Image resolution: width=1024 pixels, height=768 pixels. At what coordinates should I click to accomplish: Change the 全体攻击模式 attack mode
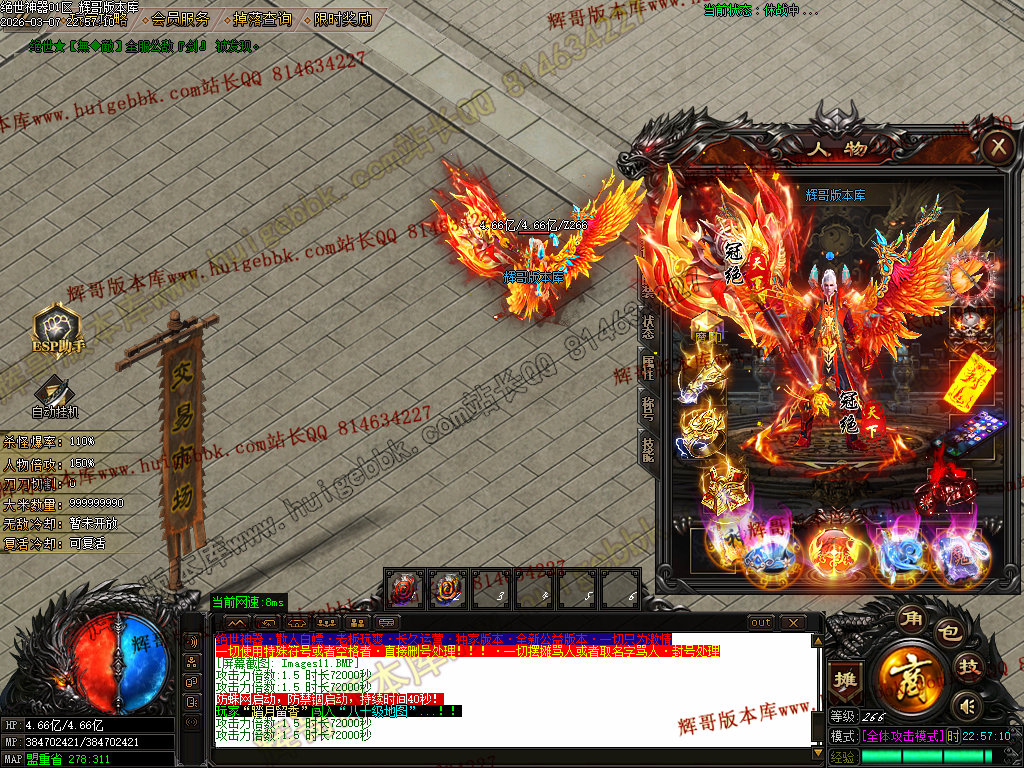pos(903,735)
